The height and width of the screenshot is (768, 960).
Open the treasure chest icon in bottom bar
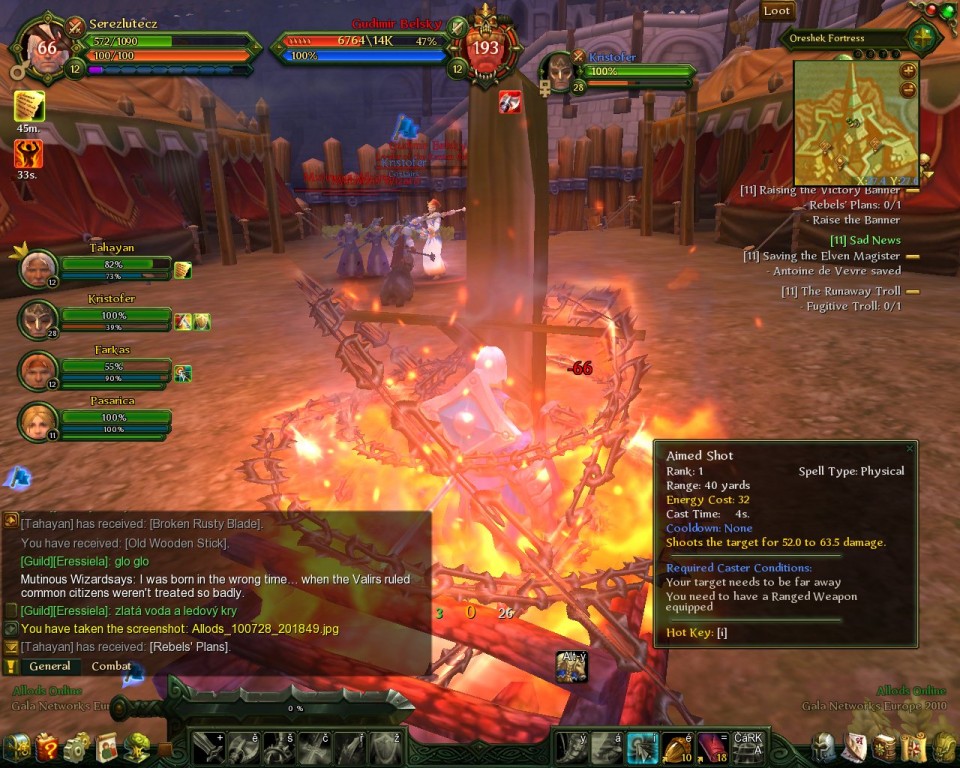(16, 747)
